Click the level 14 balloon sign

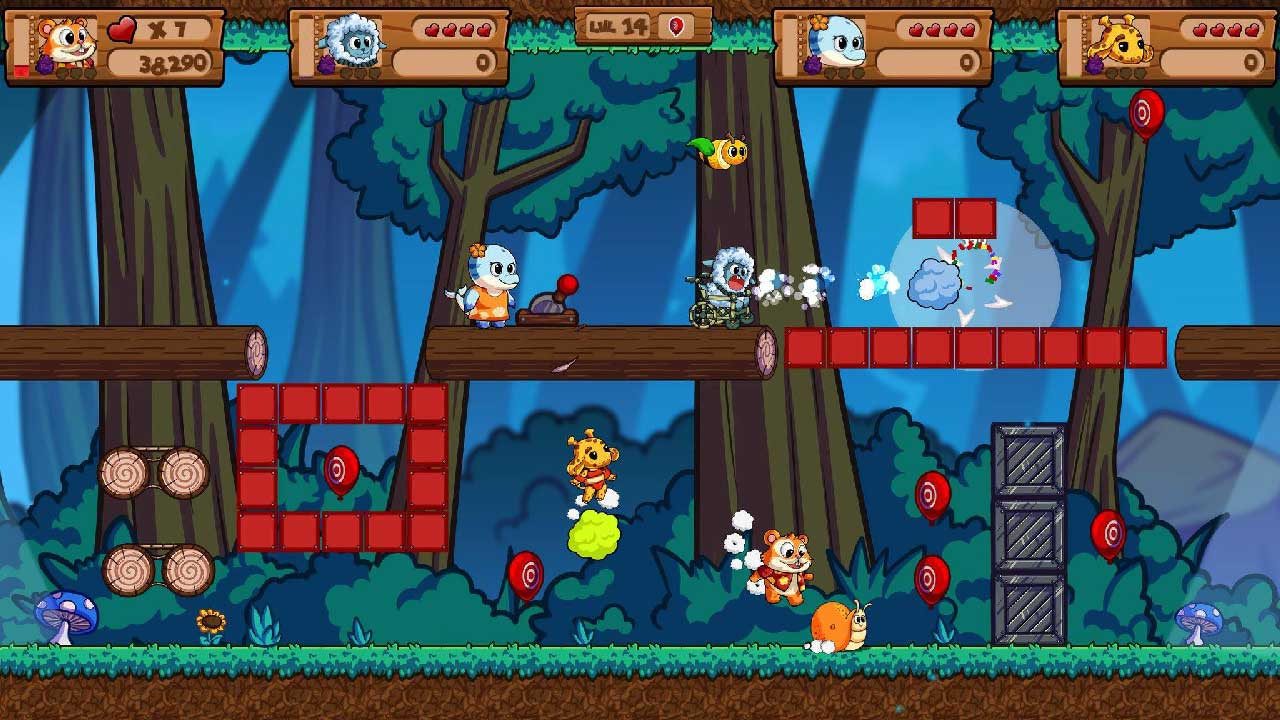click(x=643, y=27)
